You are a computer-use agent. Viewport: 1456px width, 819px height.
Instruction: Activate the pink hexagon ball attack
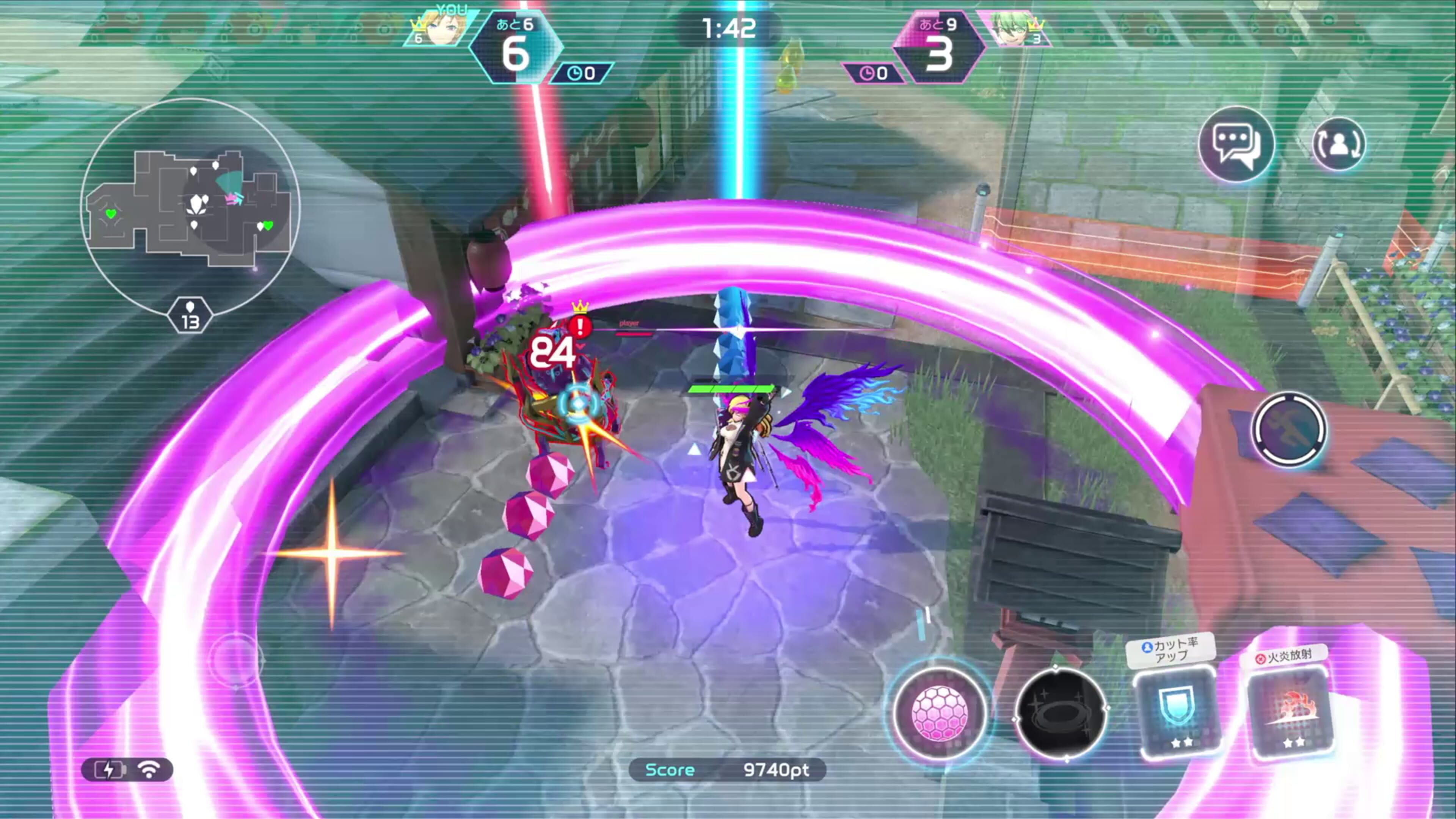pos(940,714)
